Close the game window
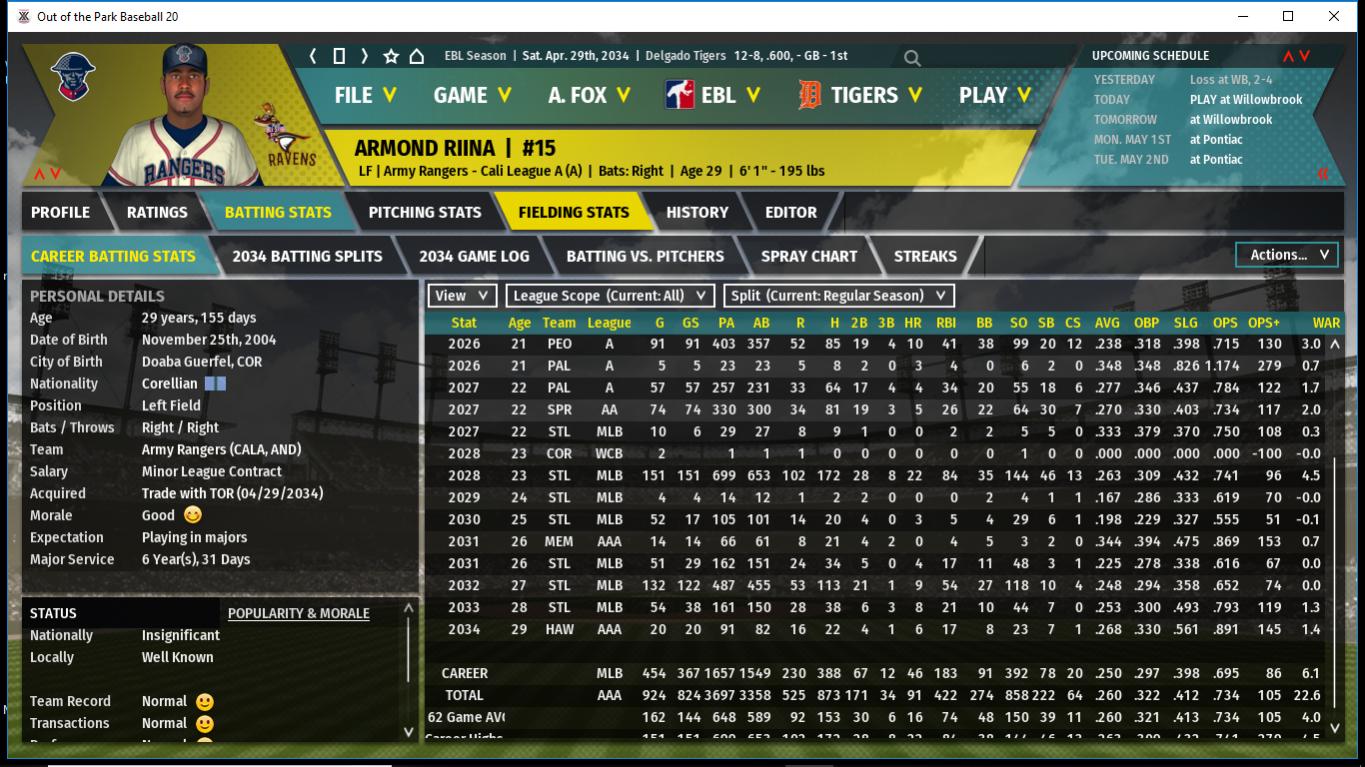This screenshot has height=767, width=1365. (1334, 17)
